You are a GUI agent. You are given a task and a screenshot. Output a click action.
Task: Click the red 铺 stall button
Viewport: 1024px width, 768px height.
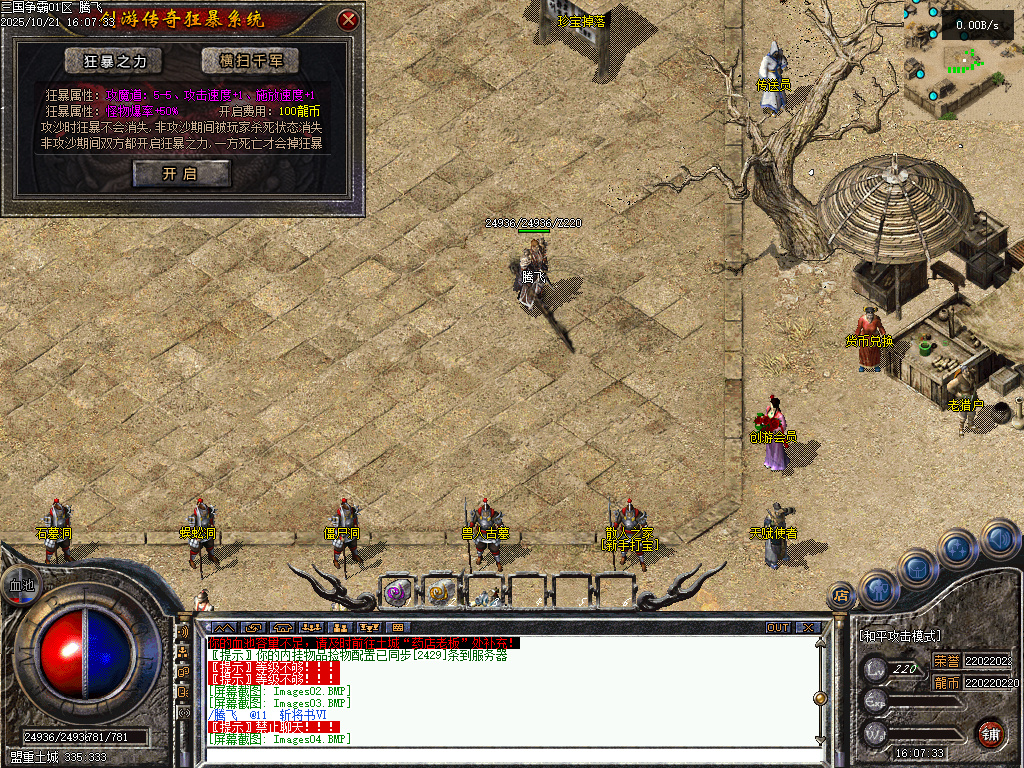[x=990, y=733]
